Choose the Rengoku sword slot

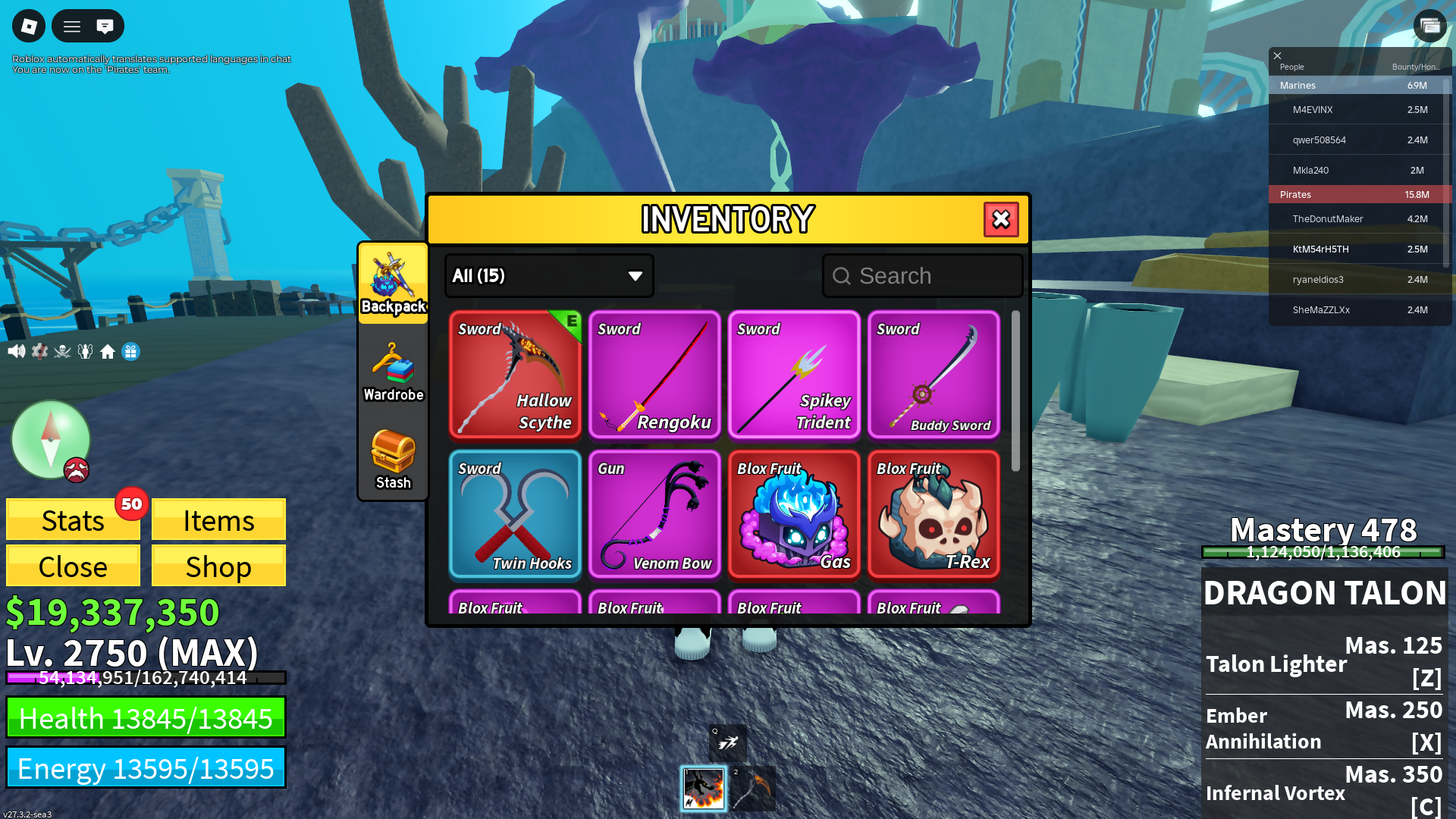(654, 375)
